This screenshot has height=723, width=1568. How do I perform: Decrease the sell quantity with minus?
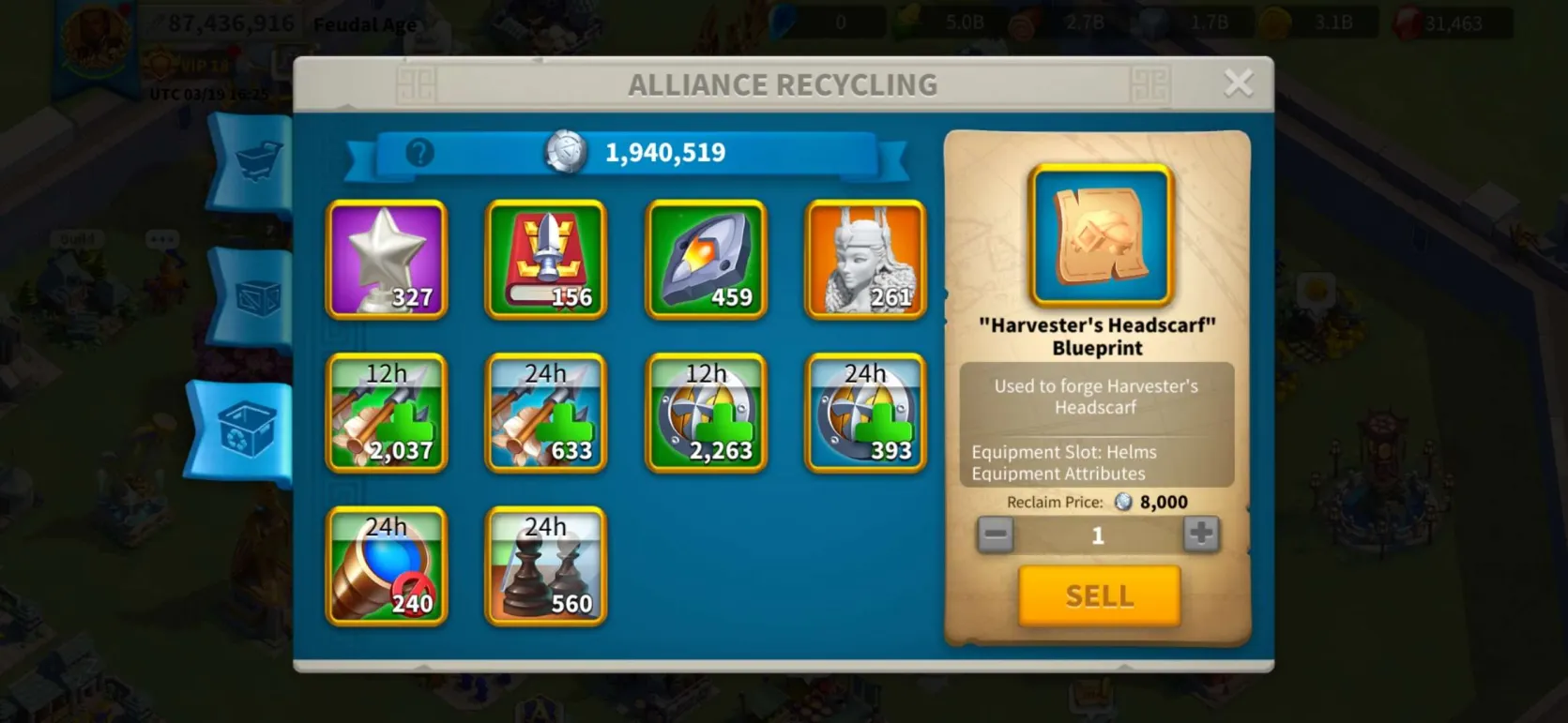(995, 535)
